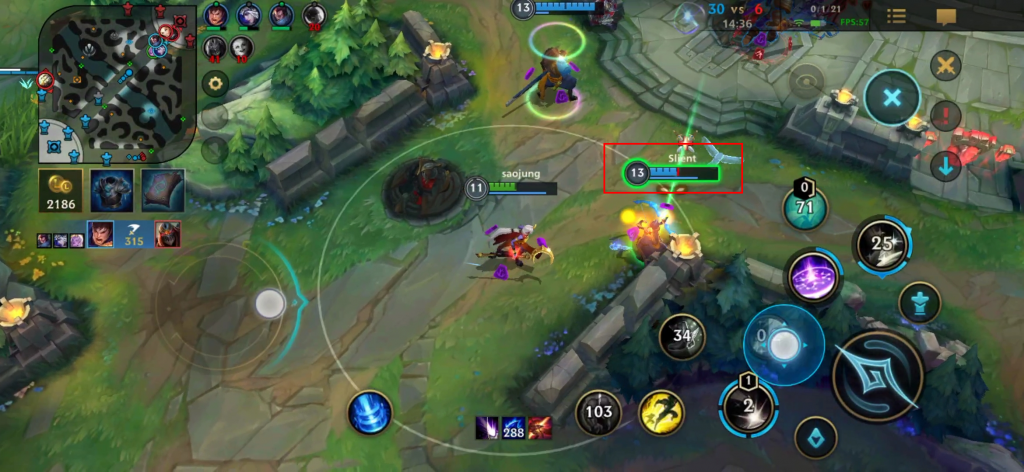Buy the recommended dark armor item
This screenshot has height=472, width=1024.
click(x=112, y=190)
